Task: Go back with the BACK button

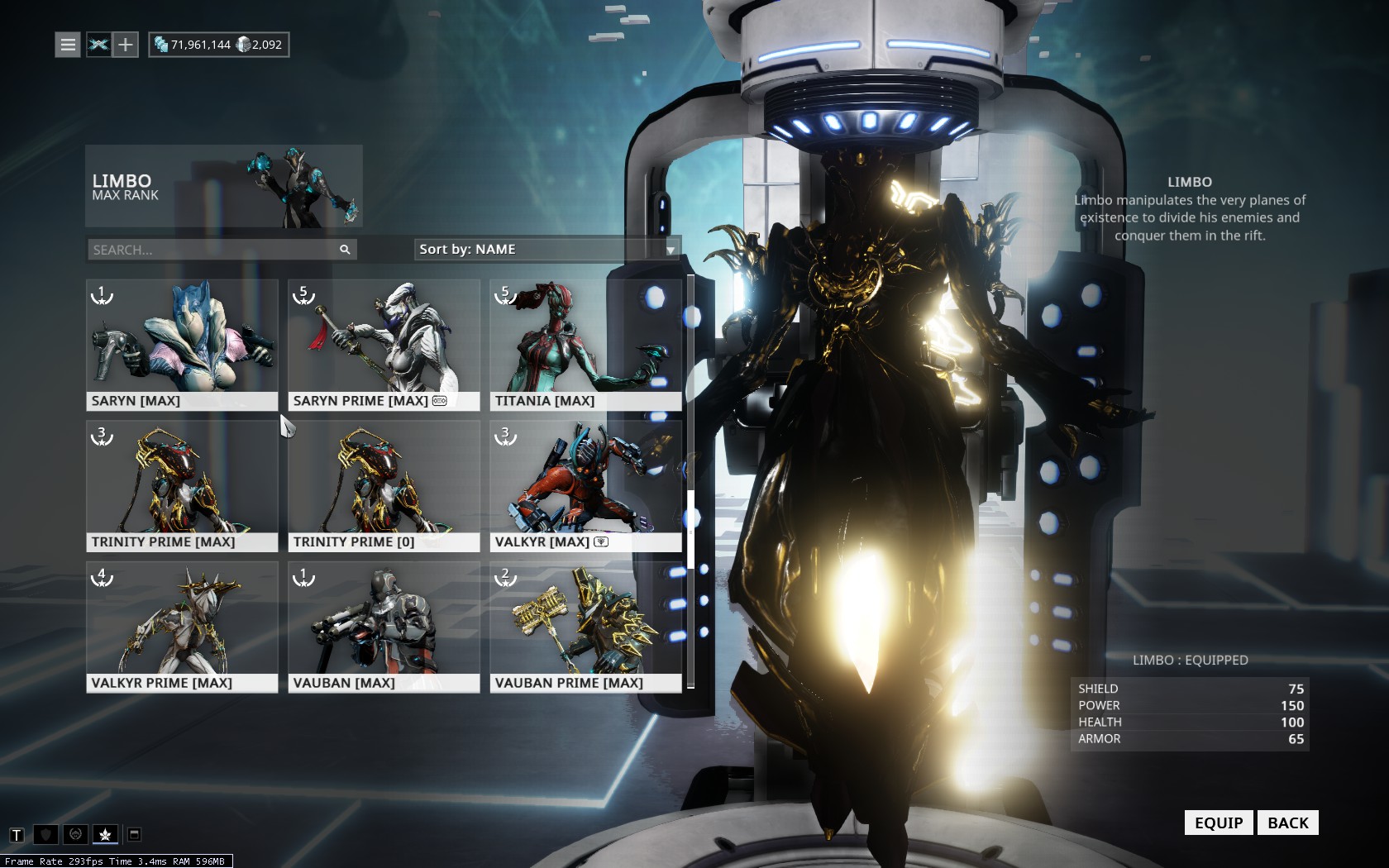Action: pos(1287,823)
